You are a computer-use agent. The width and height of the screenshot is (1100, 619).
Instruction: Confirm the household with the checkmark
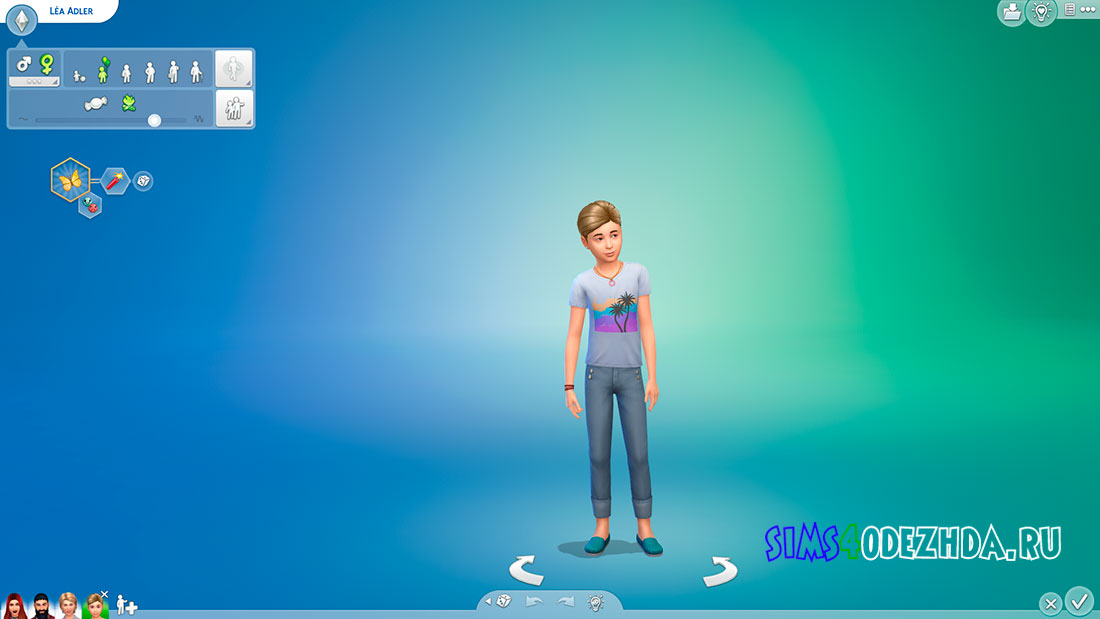point(1079,601)
